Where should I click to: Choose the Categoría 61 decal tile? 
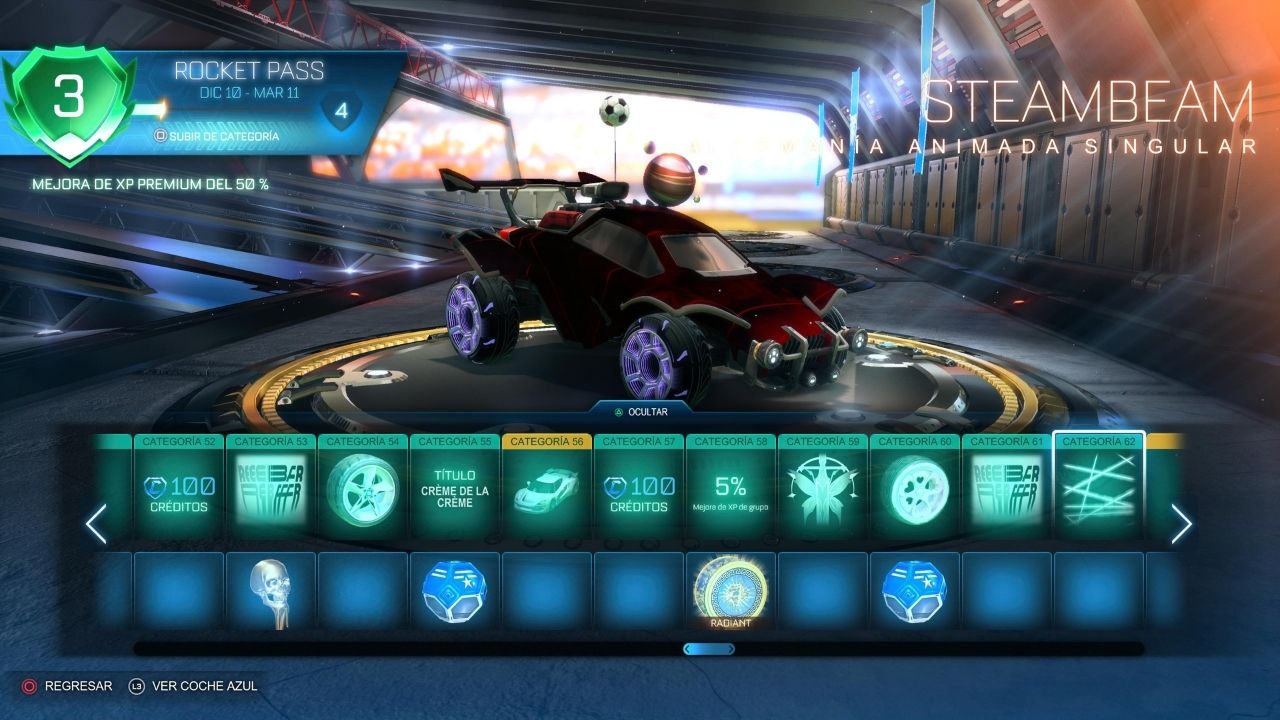tap(1008, 491)
